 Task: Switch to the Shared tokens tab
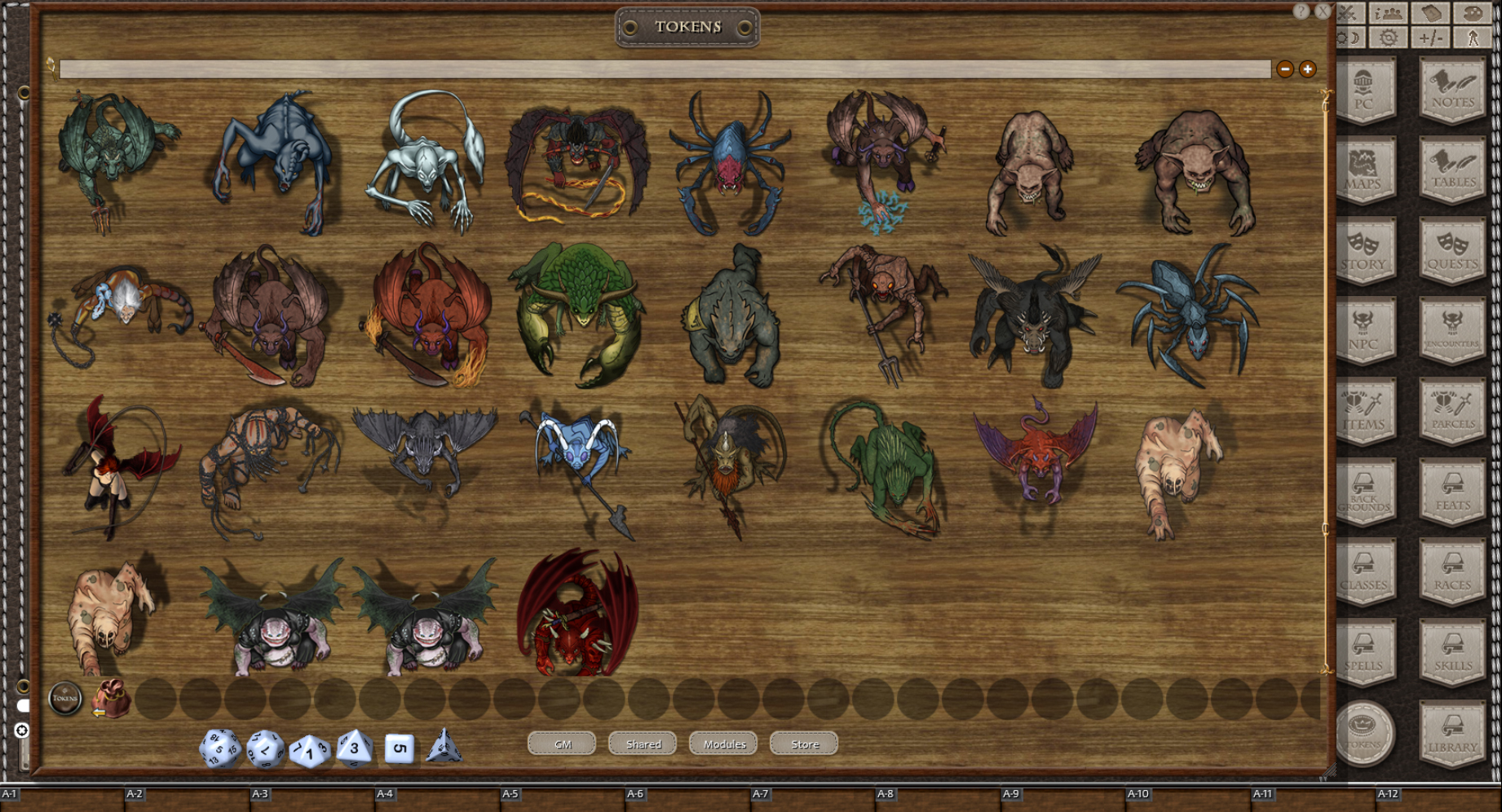[642, 744]
